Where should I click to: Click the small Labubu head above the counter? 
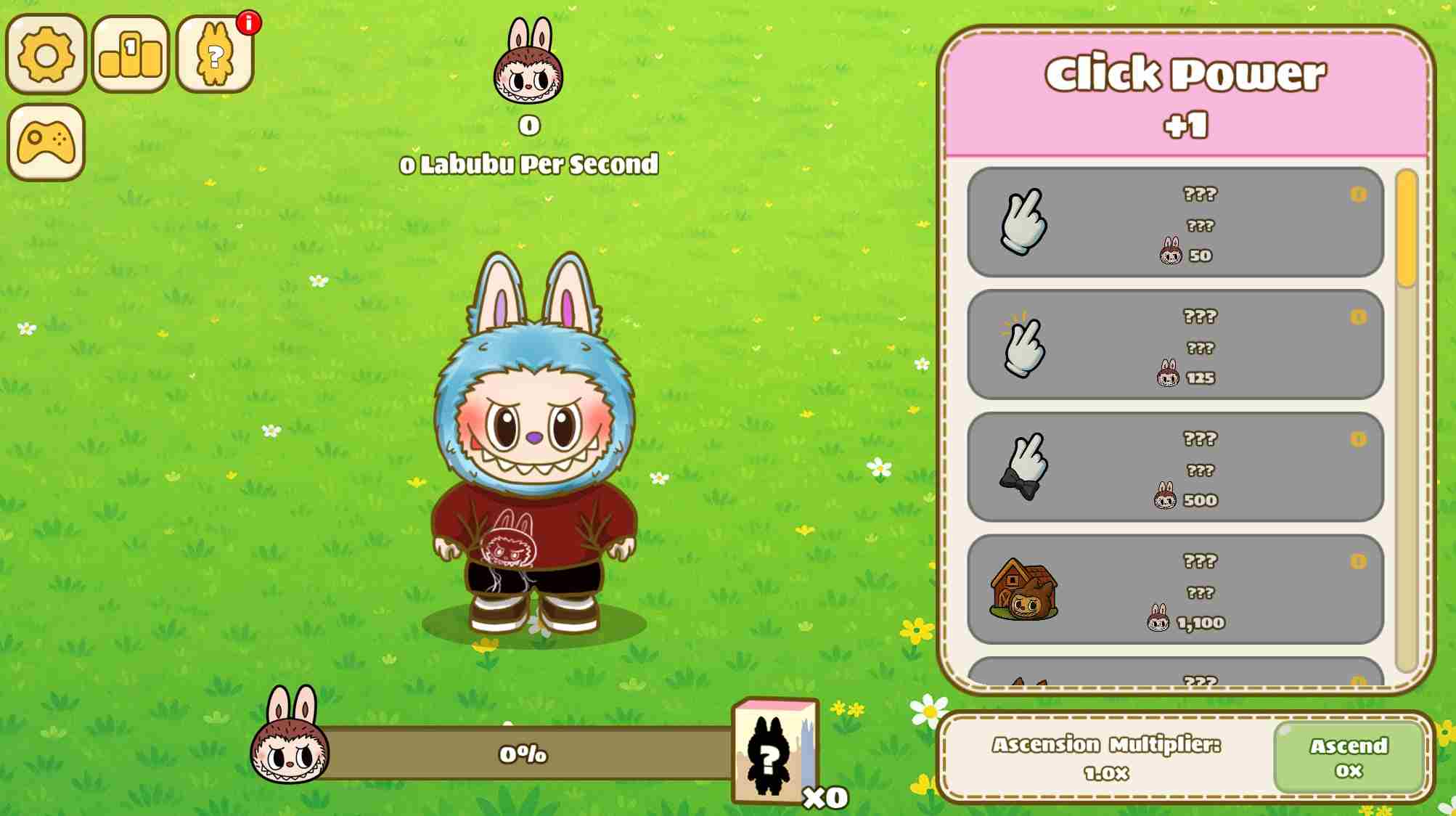tap(529, 68)
